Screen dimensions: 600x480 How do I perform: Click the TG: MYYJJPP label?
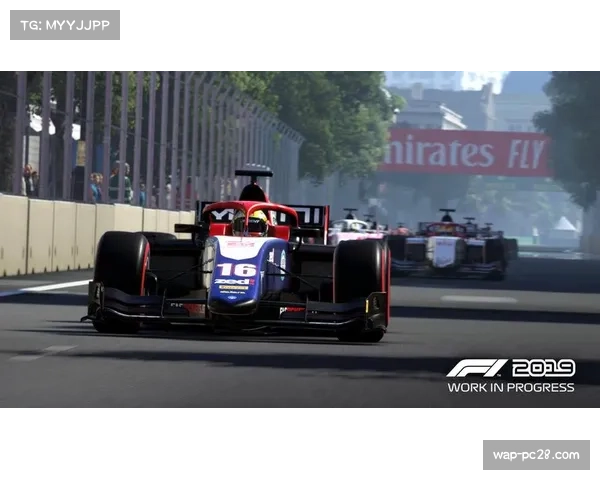pos(64,24)
